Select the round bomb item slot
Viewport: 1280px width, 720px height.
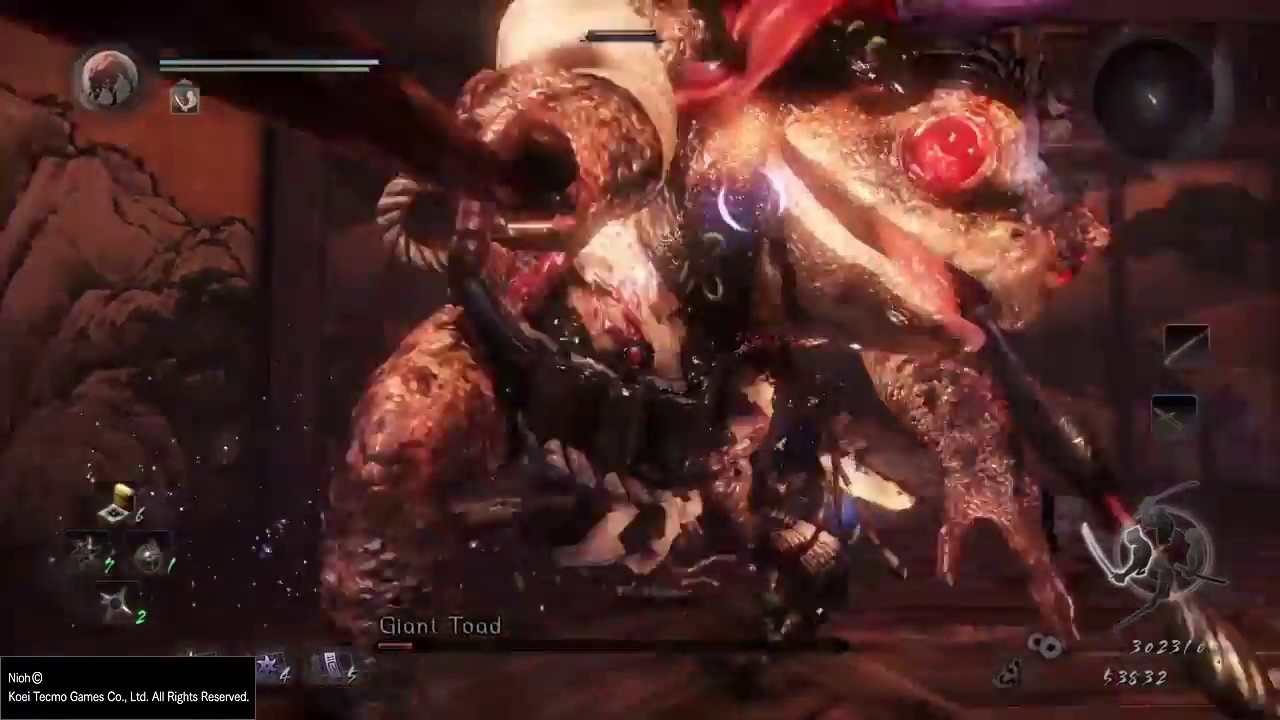(150, 558)
